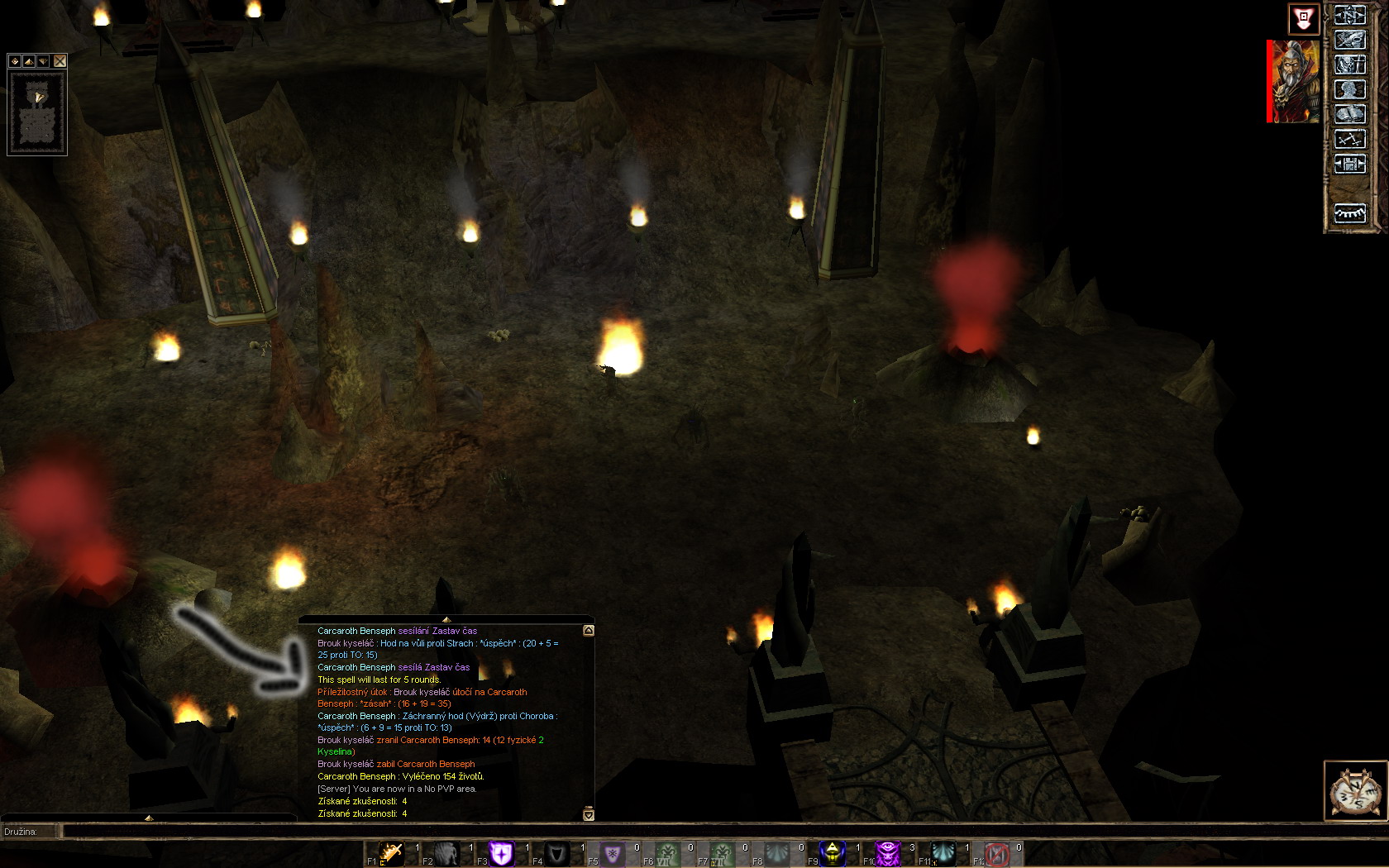This screenshot has width=1389, height=868.
Task: Activate the F9 blue pyramid-eye spell quickslot
Action: (832, 853)
